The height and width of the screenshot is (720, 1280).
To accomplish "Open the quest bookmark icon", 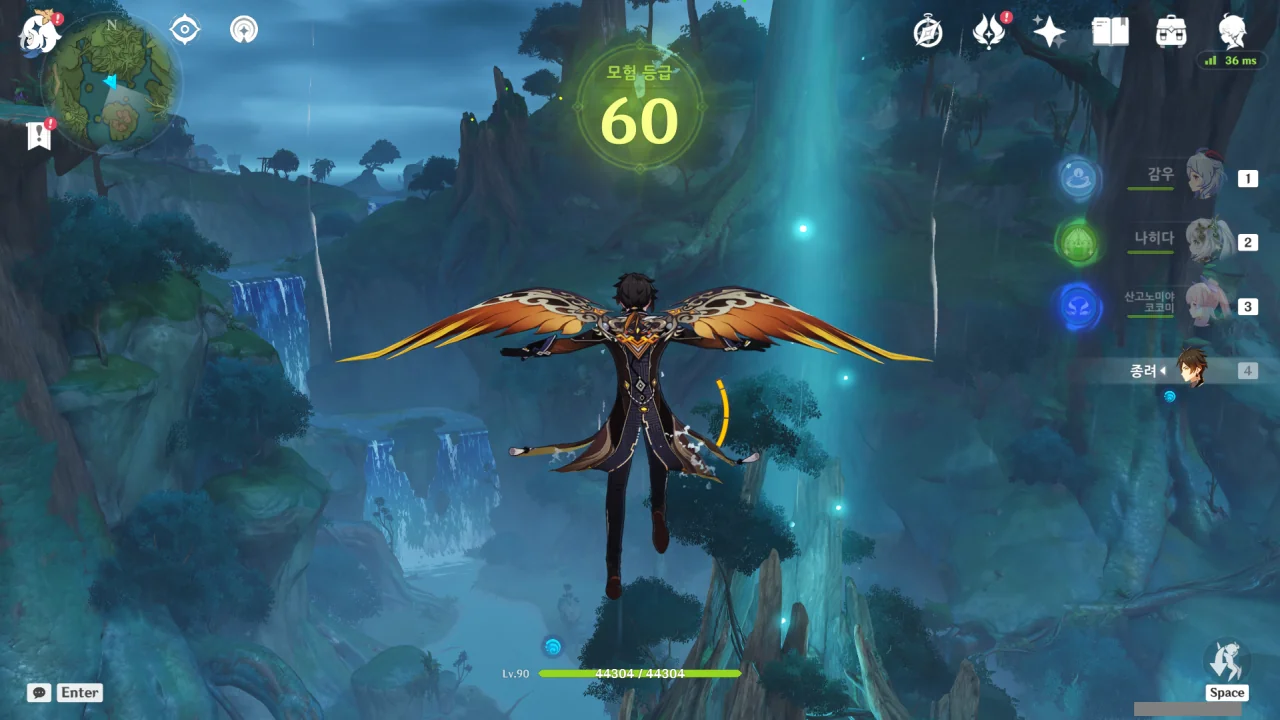I will pos(39,136).
